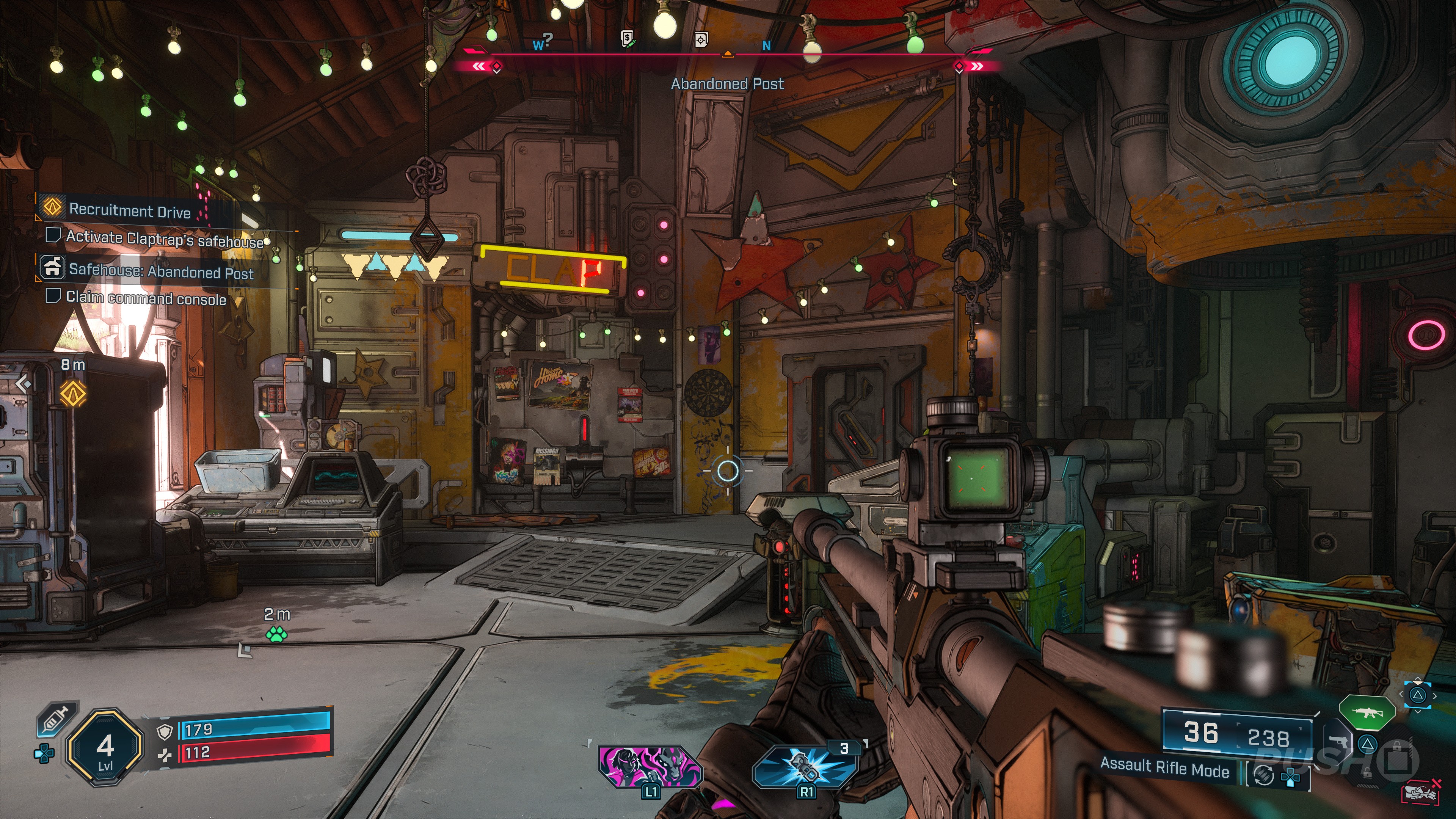Select the green paw print waypoint

tap(276, 635)
